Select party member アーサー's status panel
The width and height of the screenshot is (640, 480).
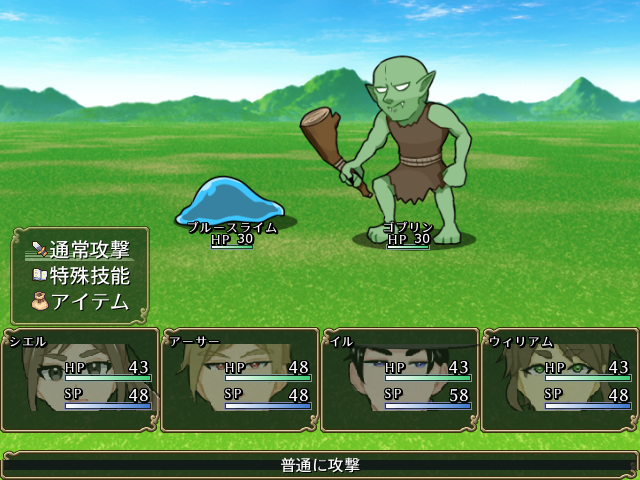pyautogui.click(x=239, y=381)
